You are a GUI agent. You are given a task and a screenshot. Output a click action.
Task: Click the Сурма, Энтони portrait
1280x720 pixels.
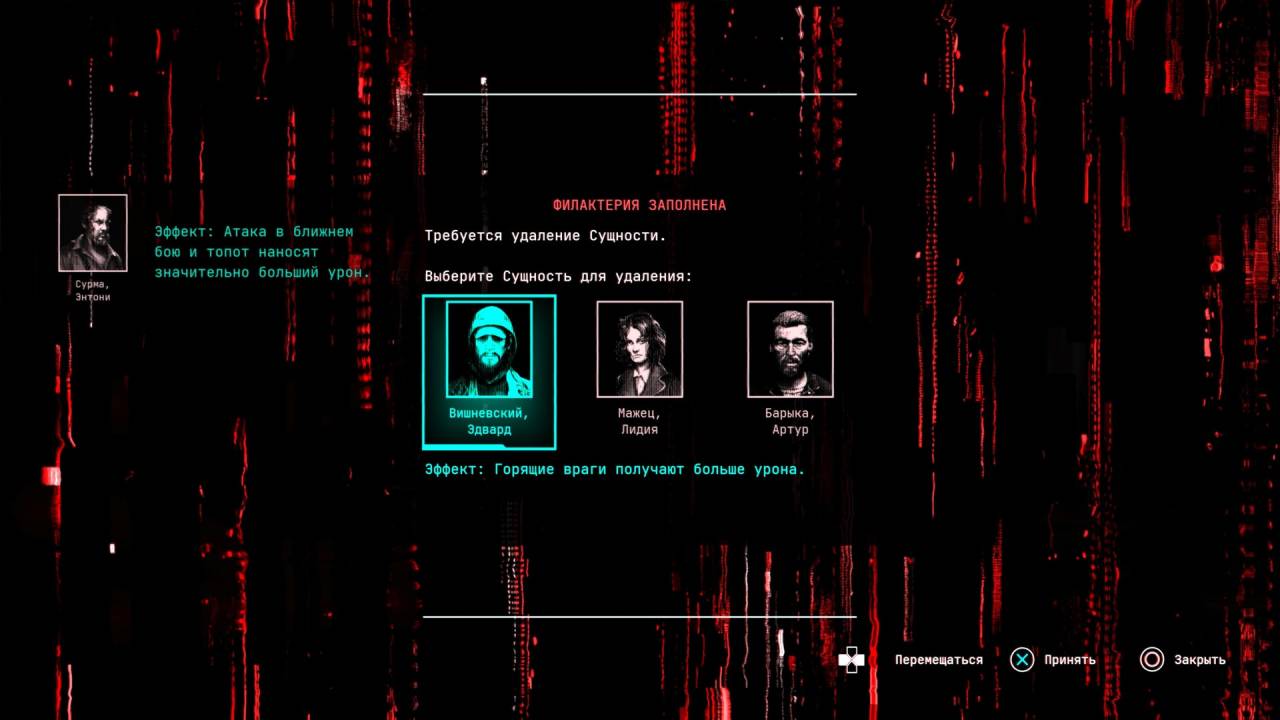(x=93, y=233)
